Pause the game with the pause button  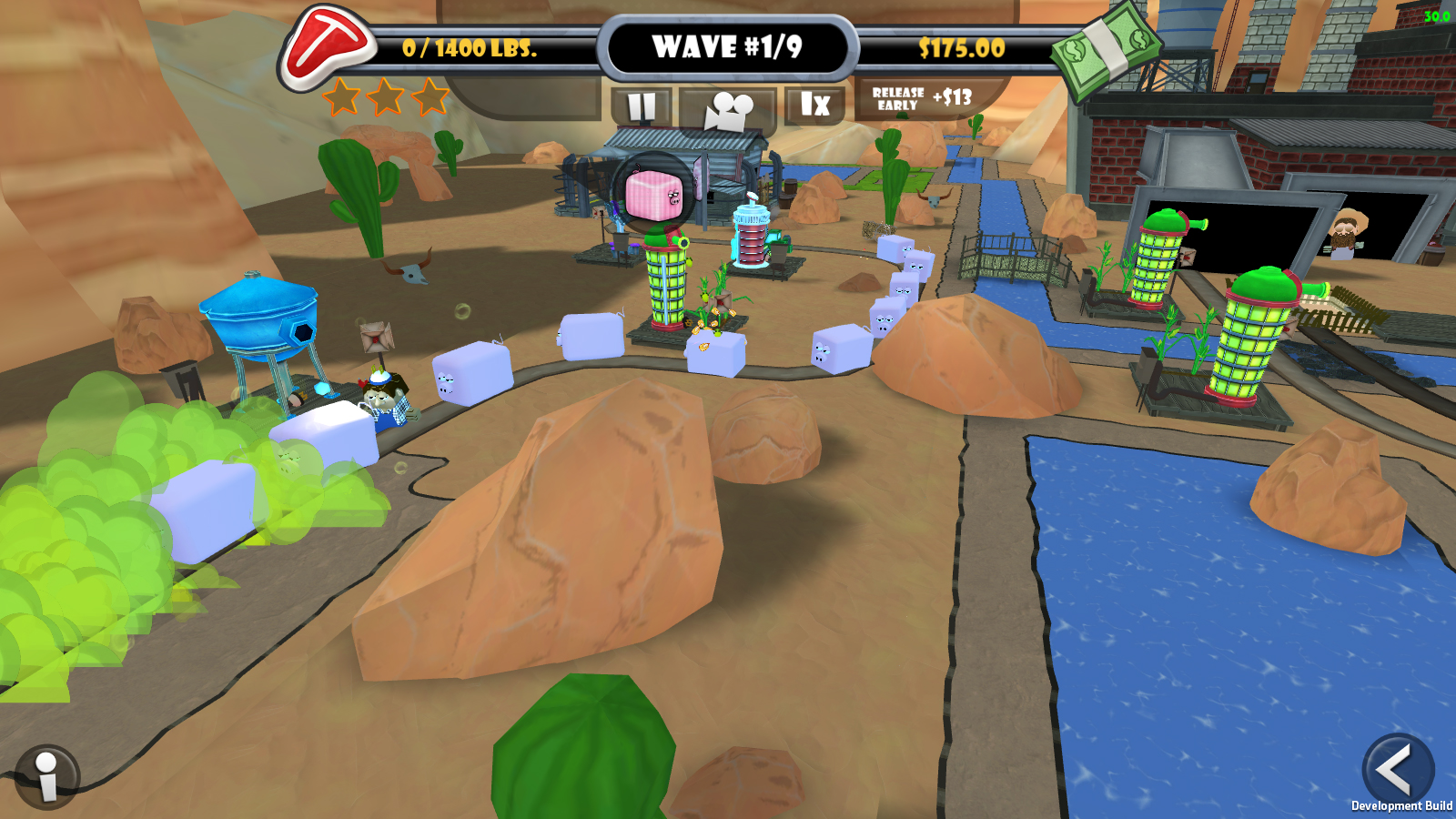[x=642, y=106]
